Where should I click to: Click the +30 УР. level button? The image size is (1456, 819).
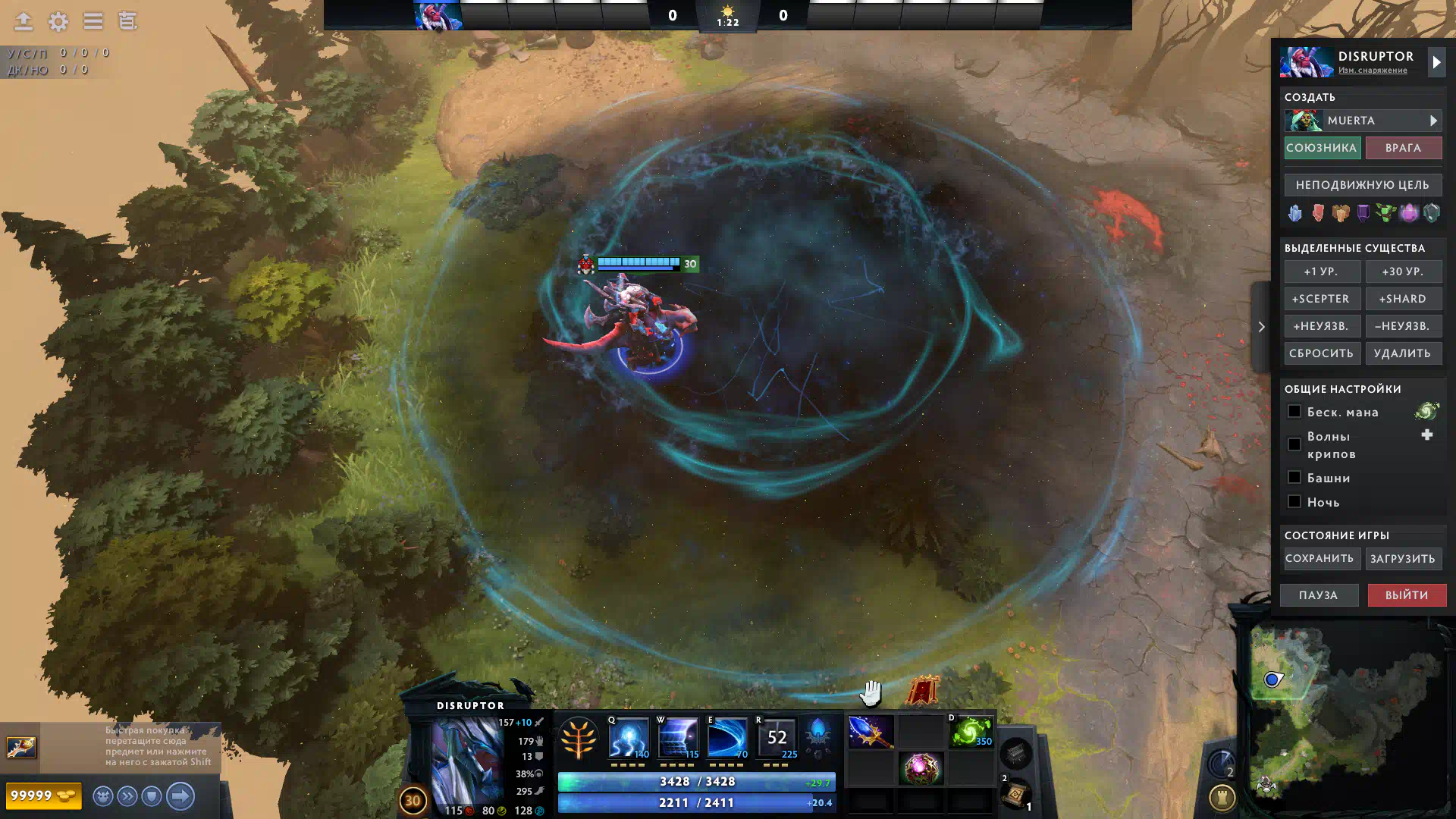[x=1403, y=271]
